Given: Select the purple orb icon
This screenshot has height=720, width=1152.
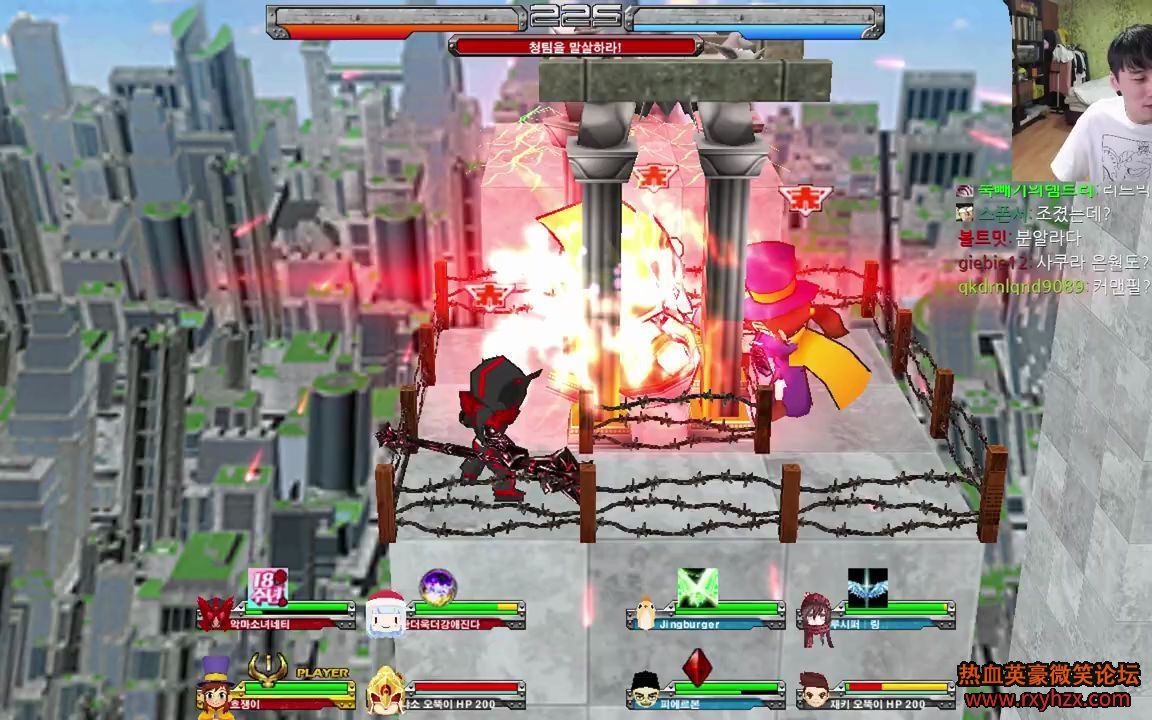Looking at the screenshot, I should [x=437, y=587].
